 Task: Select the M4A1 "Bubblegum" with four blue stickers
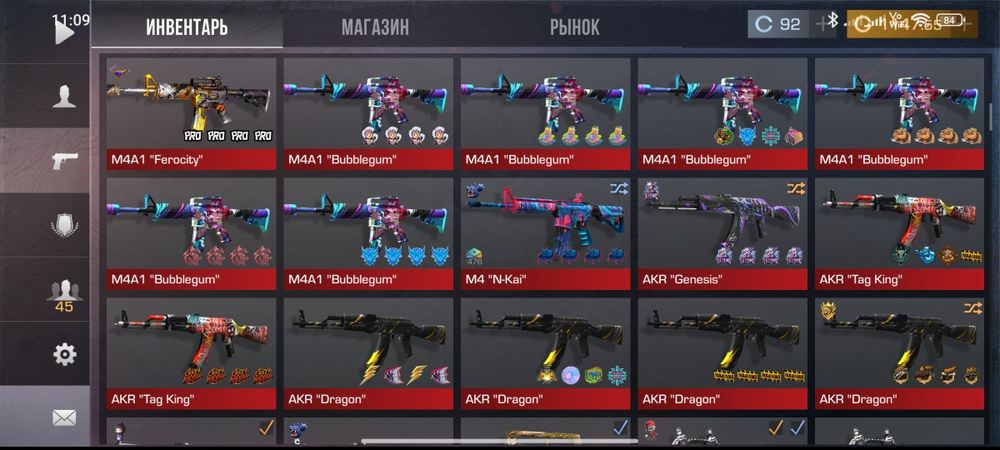click(369, 232)
